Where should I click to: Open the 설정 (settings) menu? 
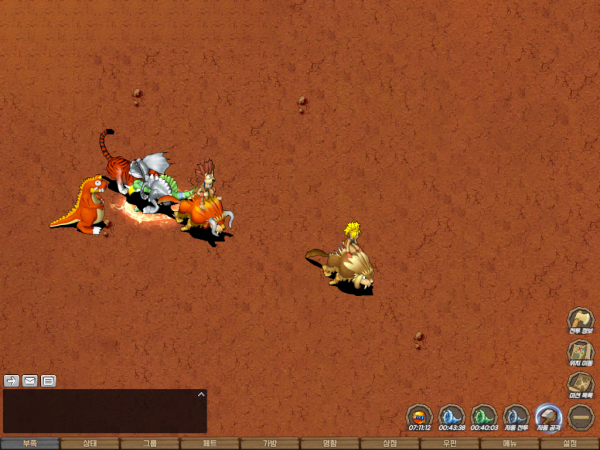coord(570,443)
